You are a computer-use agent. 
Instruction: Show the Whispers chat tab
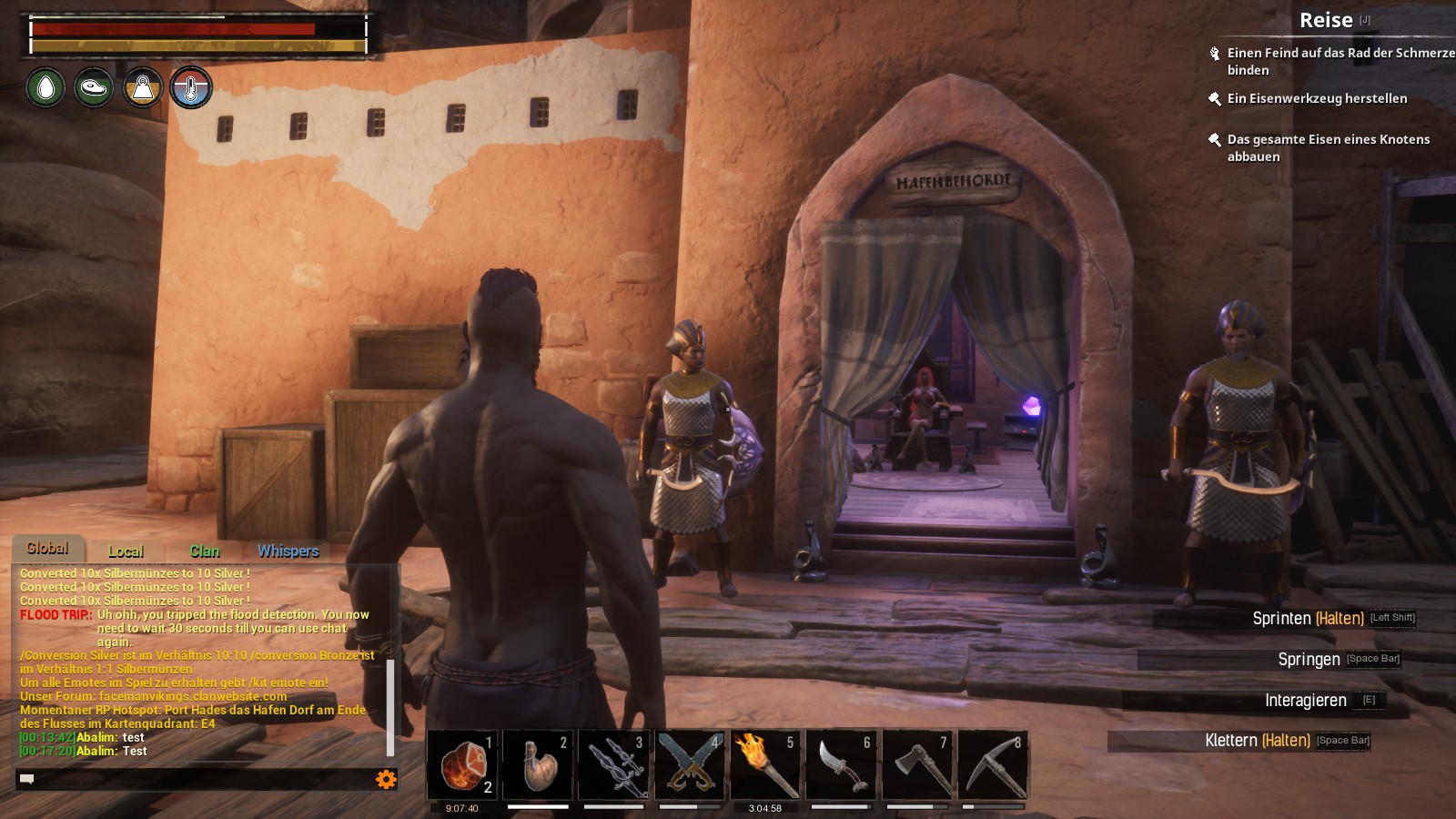288,551
